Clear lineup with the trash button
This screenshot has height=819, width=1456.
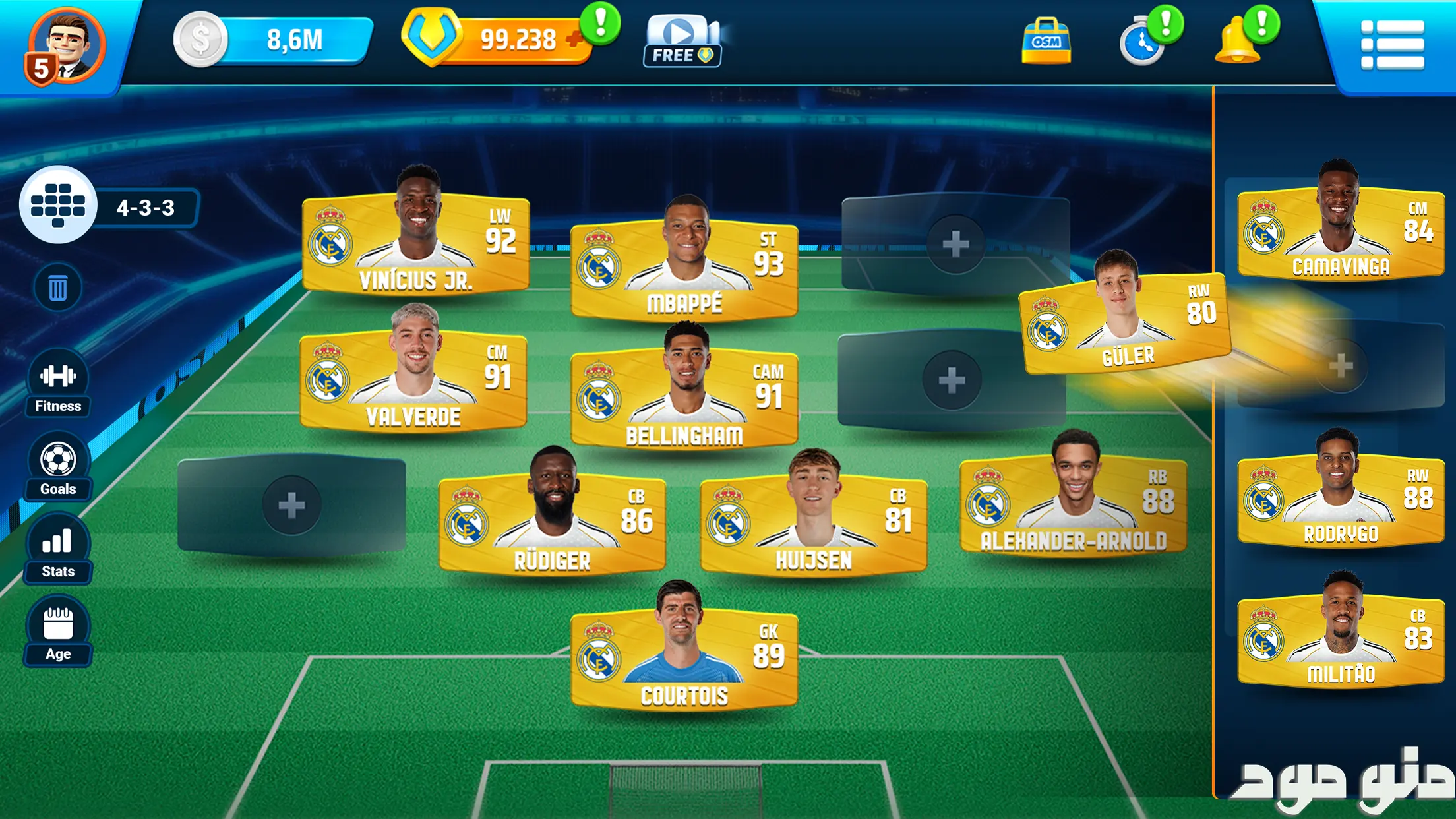[x=58, y=288]
